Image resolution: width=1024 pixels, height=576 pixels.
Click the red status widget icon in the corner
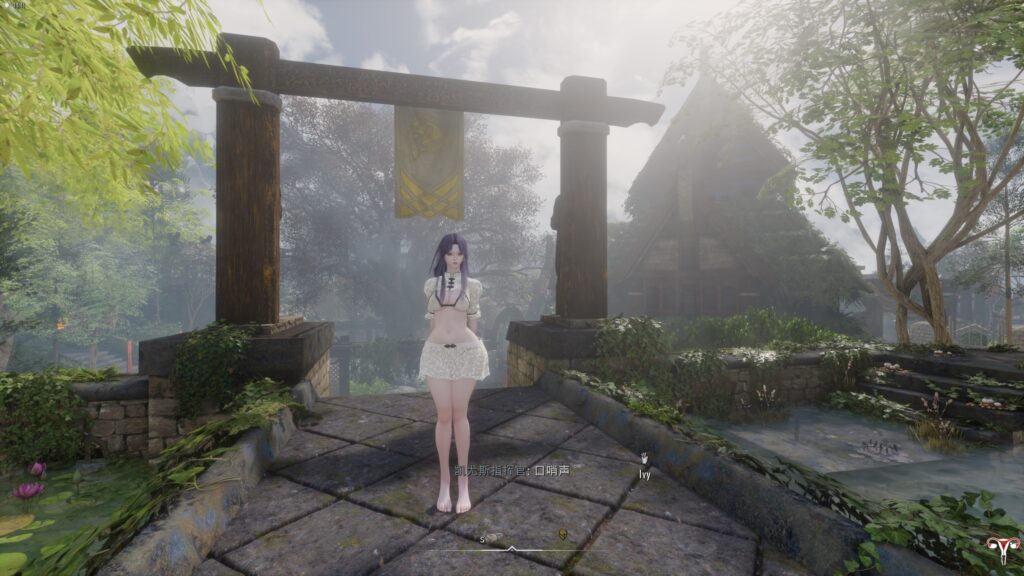coord(997,548)
